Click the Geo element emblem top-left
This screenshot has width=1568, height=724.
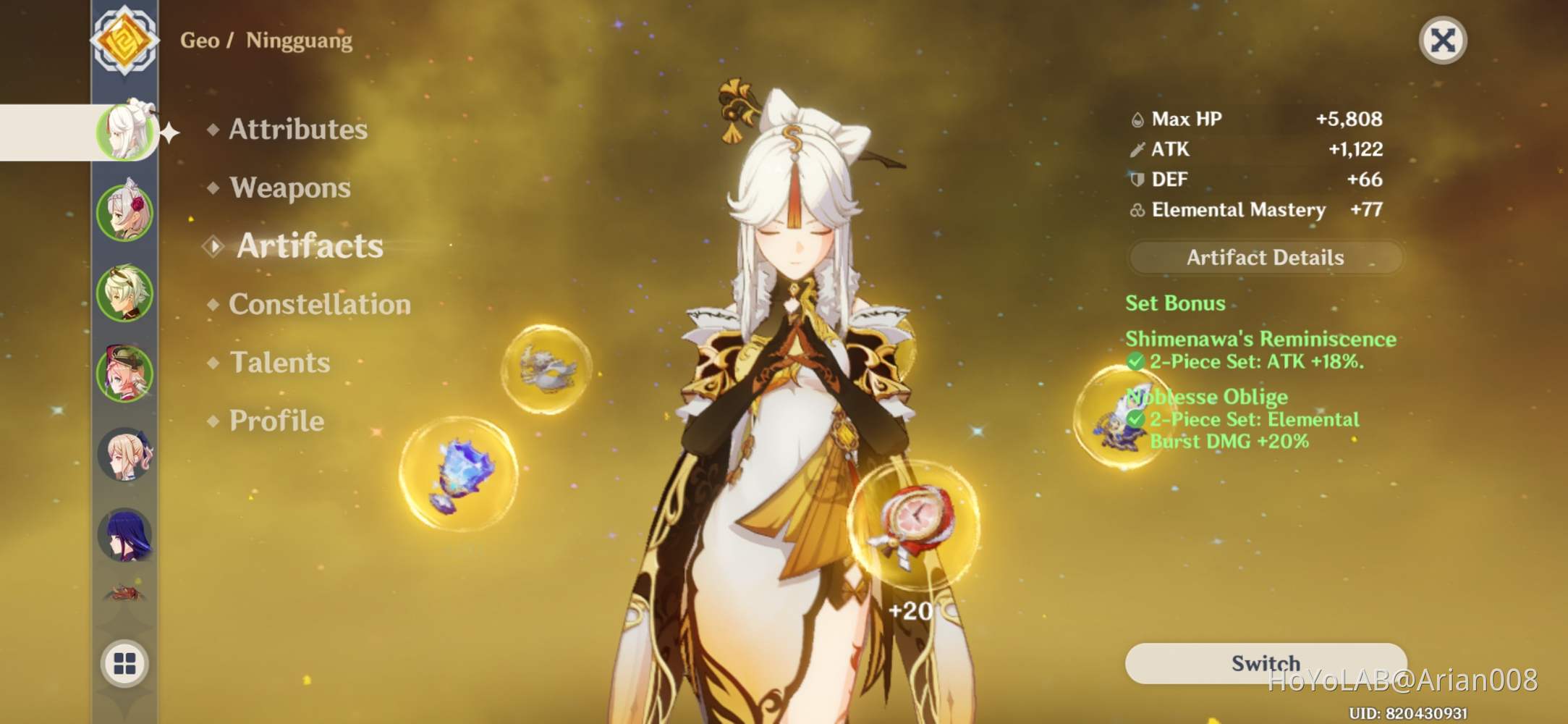pyautogui.click(x=124, y=40)
